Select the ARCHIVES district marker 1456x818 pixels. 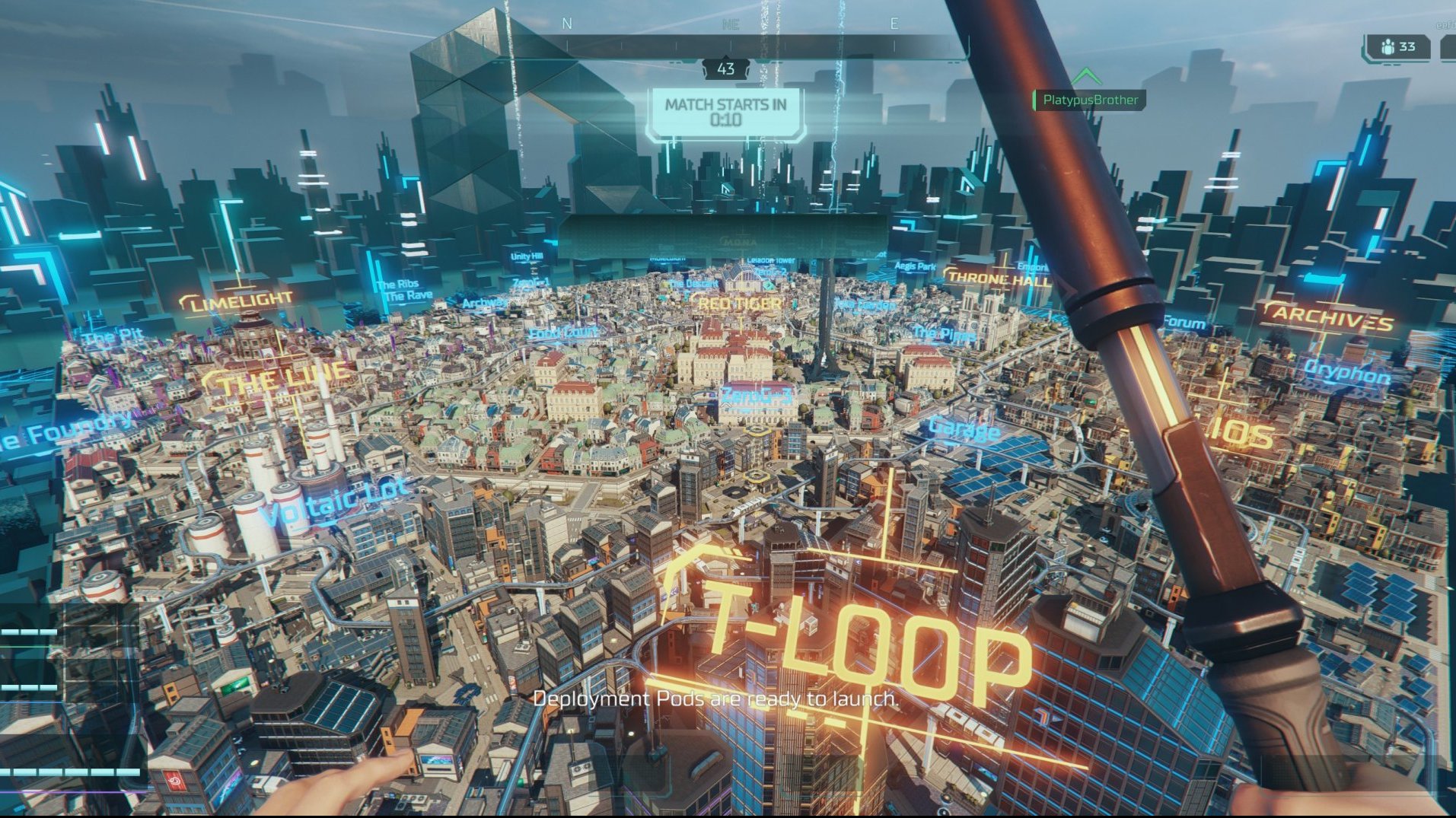point(1332,317)
